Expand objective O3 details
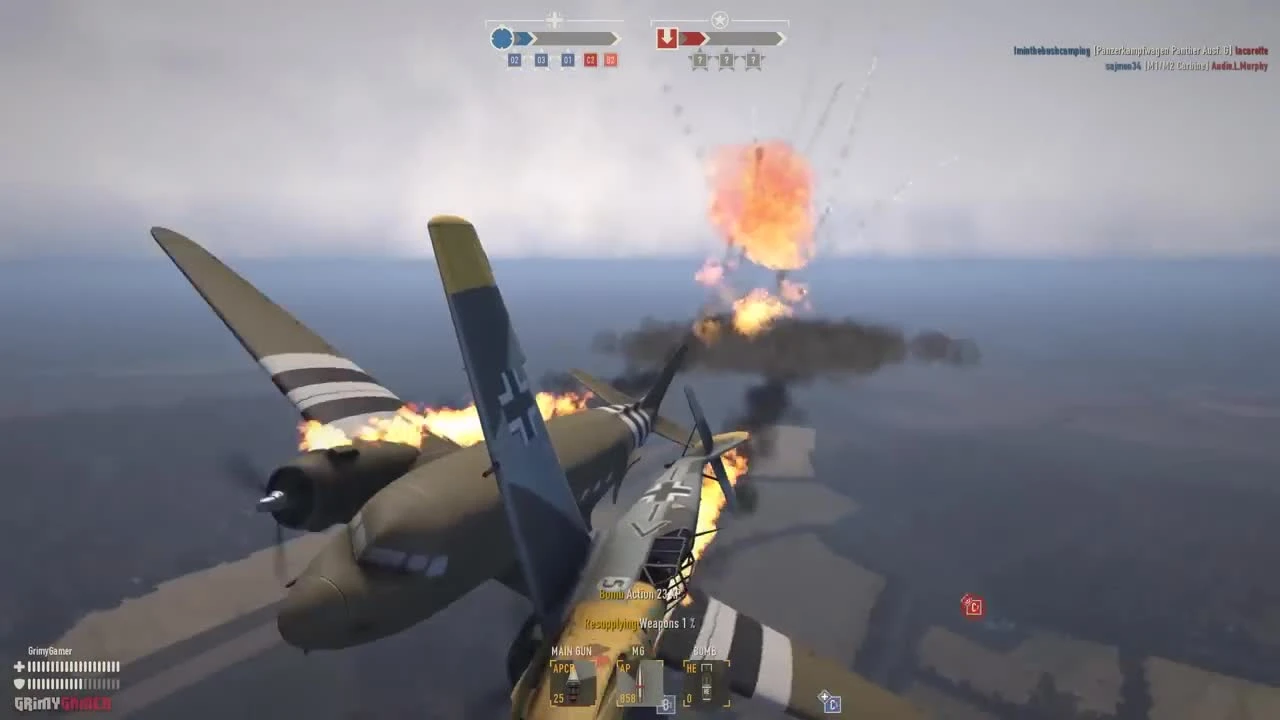Viewport: 1280px width, 720px height. tap(541, 59)
